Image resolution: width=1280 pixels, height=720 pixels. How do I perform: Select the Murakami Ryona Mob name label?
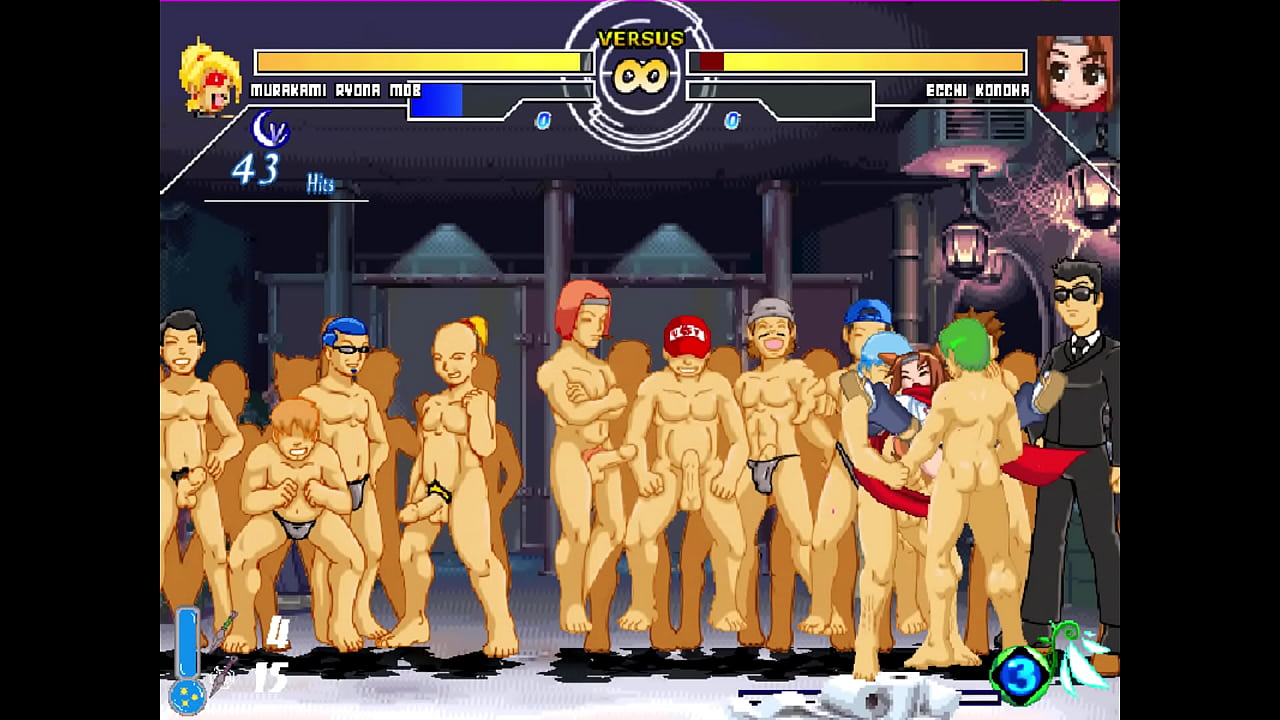[323, 88]
